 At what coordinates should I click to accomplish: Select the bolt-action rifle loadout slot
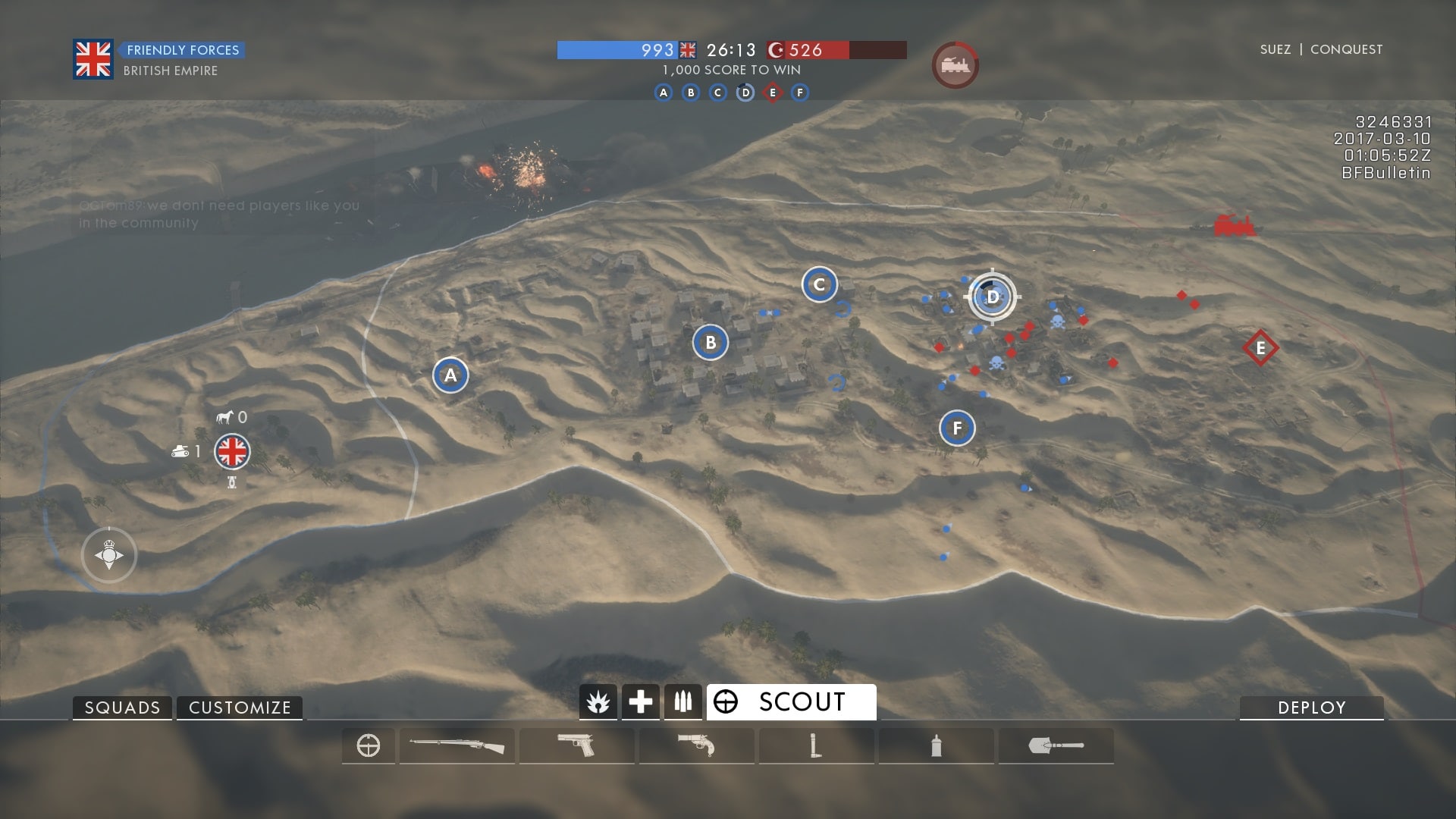pyautogui.click(x=457, y=746)
